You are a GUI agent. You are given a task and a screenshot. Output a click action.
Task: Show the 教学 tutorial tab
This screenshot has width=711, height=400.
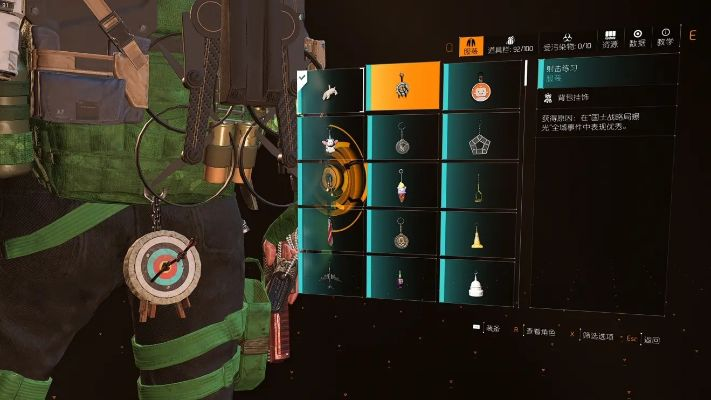[x=665, y=40]
